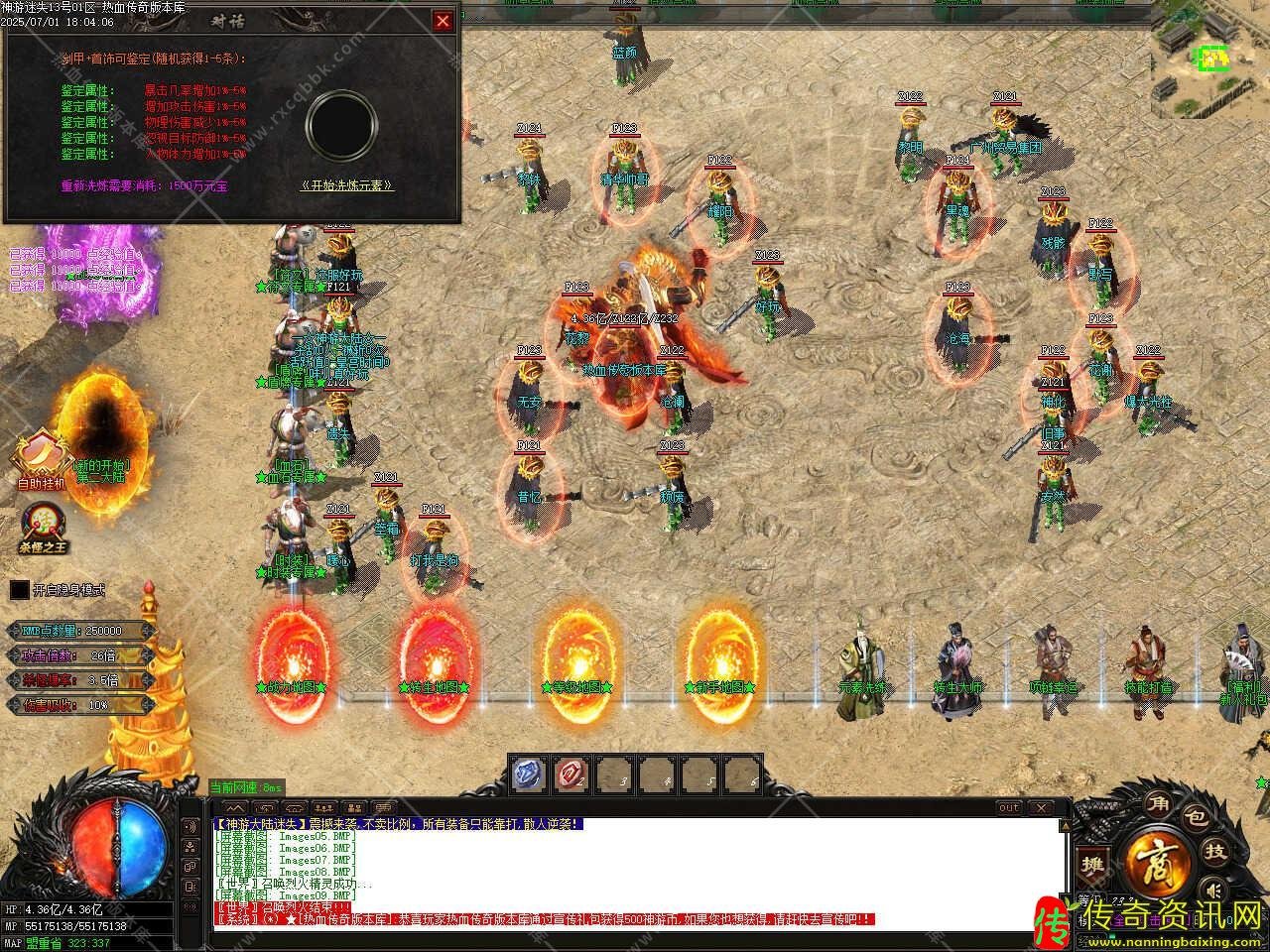Click the out button above chat
The width and height of the screenshot is (1270, 952).
coord(1008,808)
